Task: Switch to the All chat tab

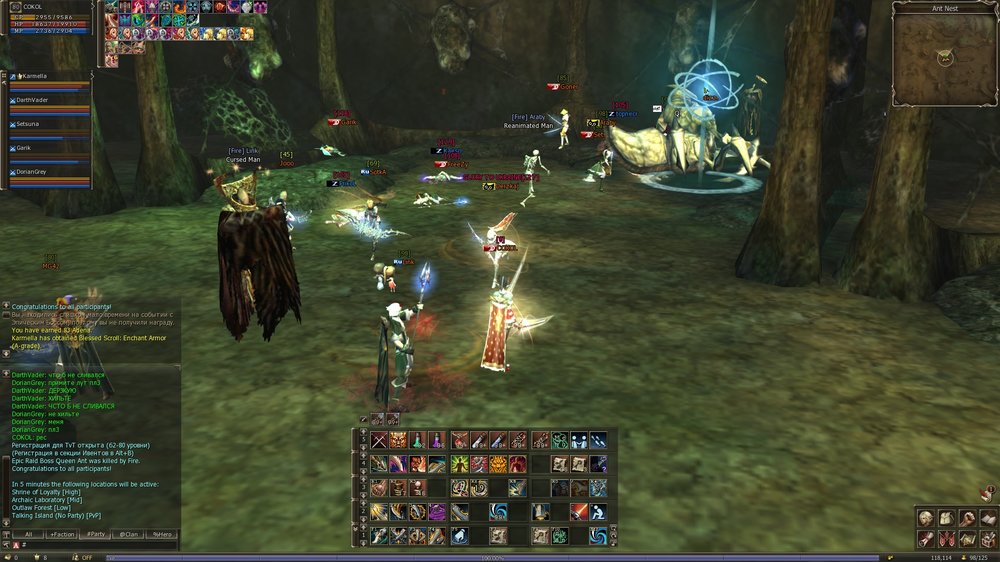Action: pyautogui.click(x=31, y=535)
